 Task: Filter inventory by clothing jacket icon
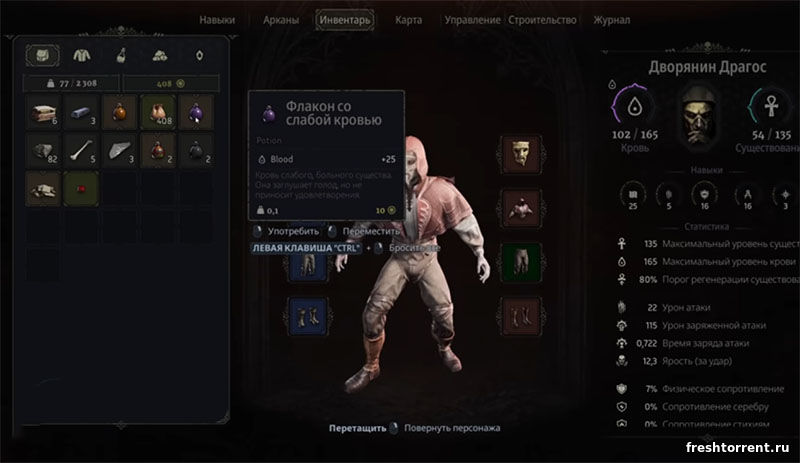coord(81,56)
